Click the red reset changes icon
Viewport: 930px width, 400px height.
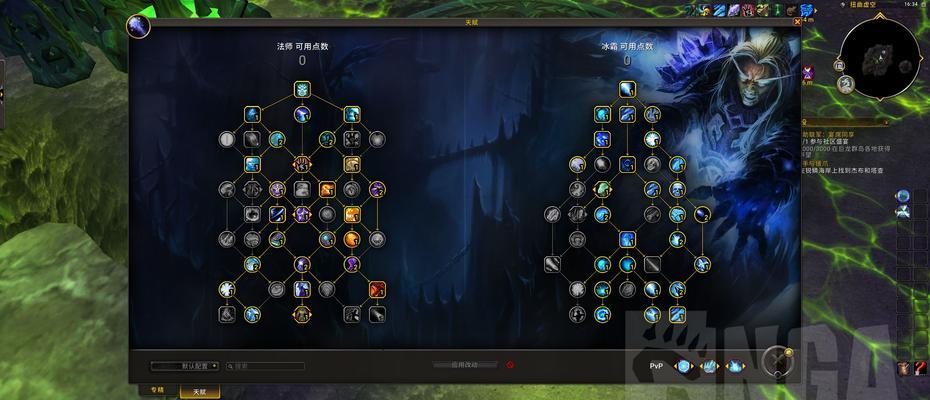tap(510, 365)
